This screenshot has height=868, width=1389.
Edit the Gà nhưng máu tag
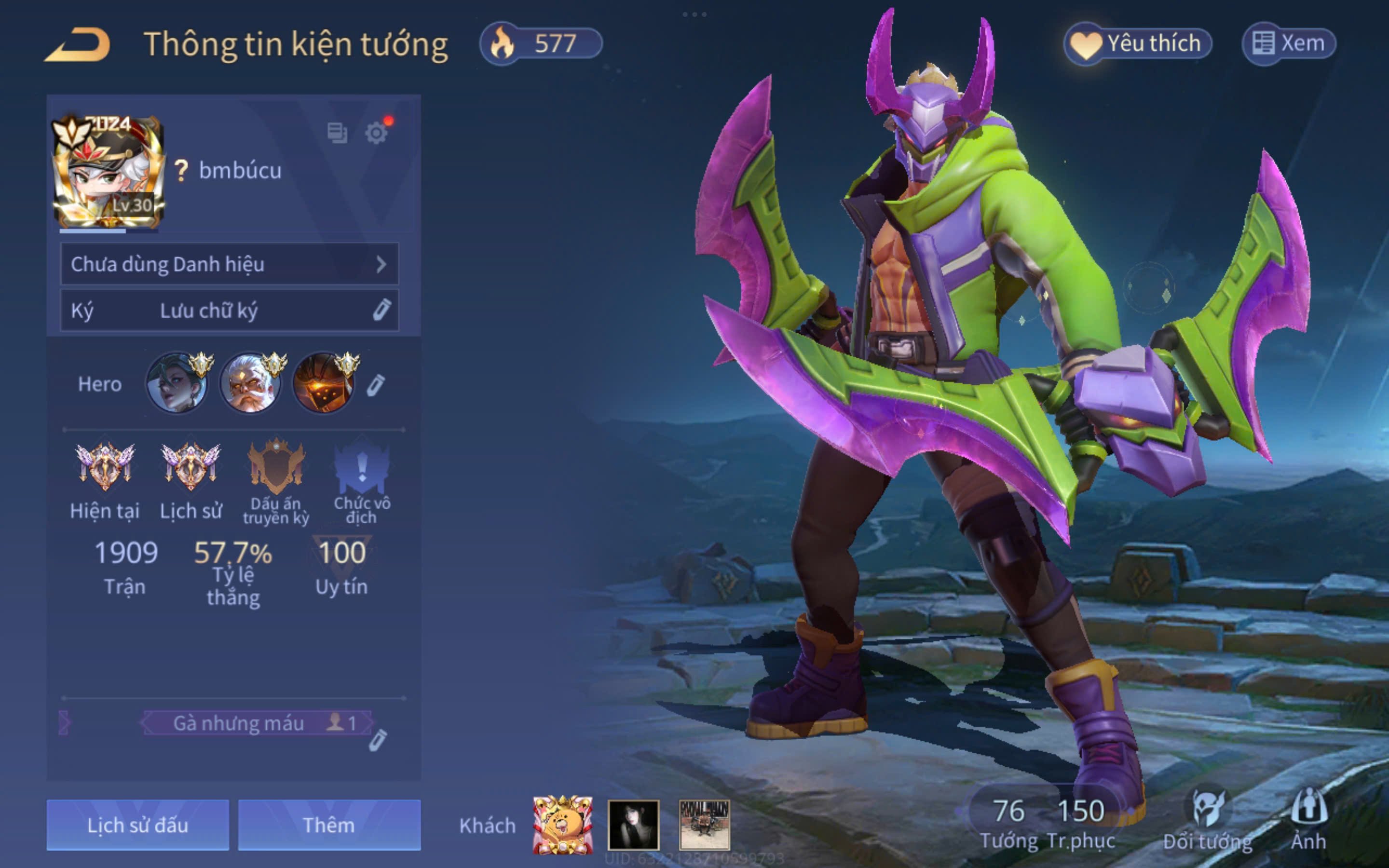pyautogui.click(x=377, y=741)
